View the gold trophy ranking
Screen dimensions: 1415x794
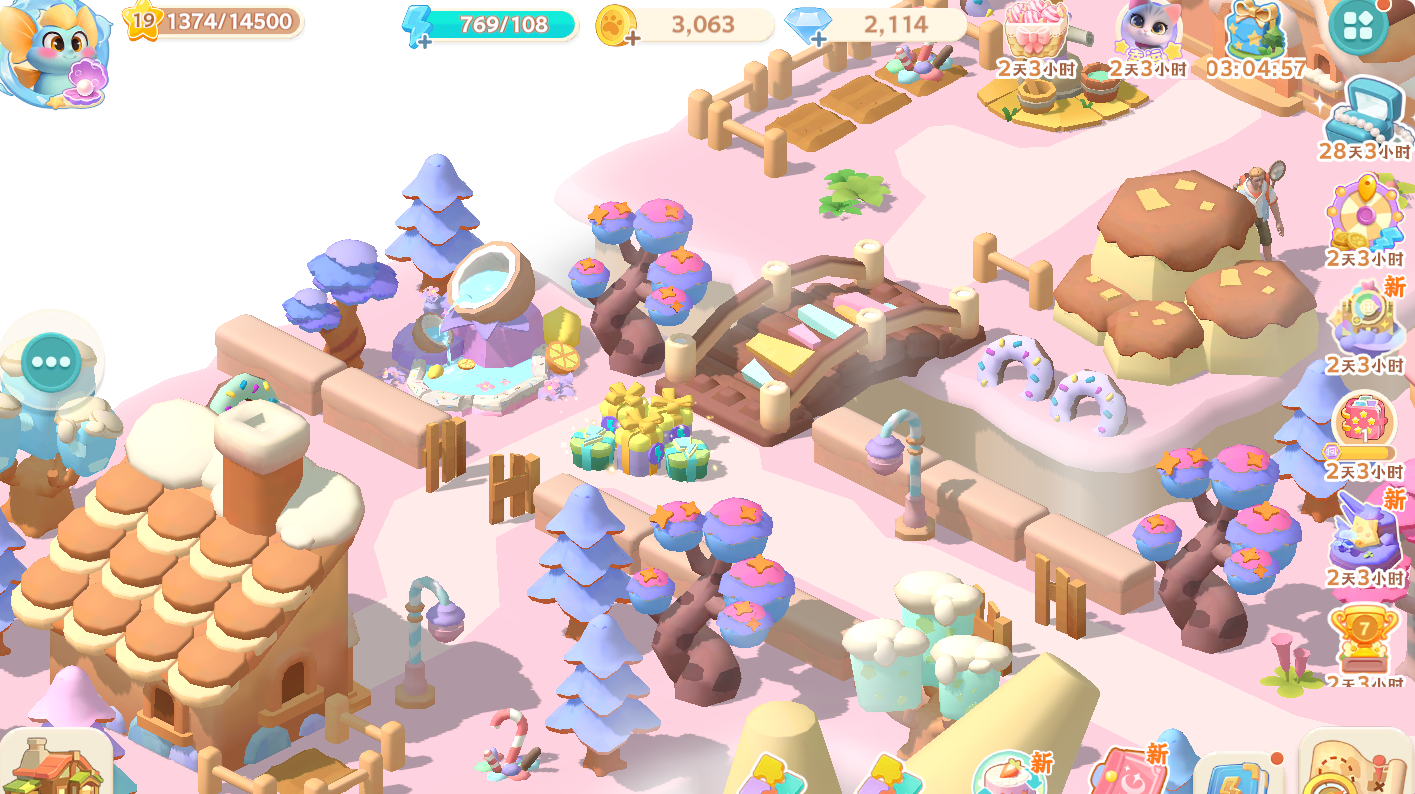pos(1364,638)
